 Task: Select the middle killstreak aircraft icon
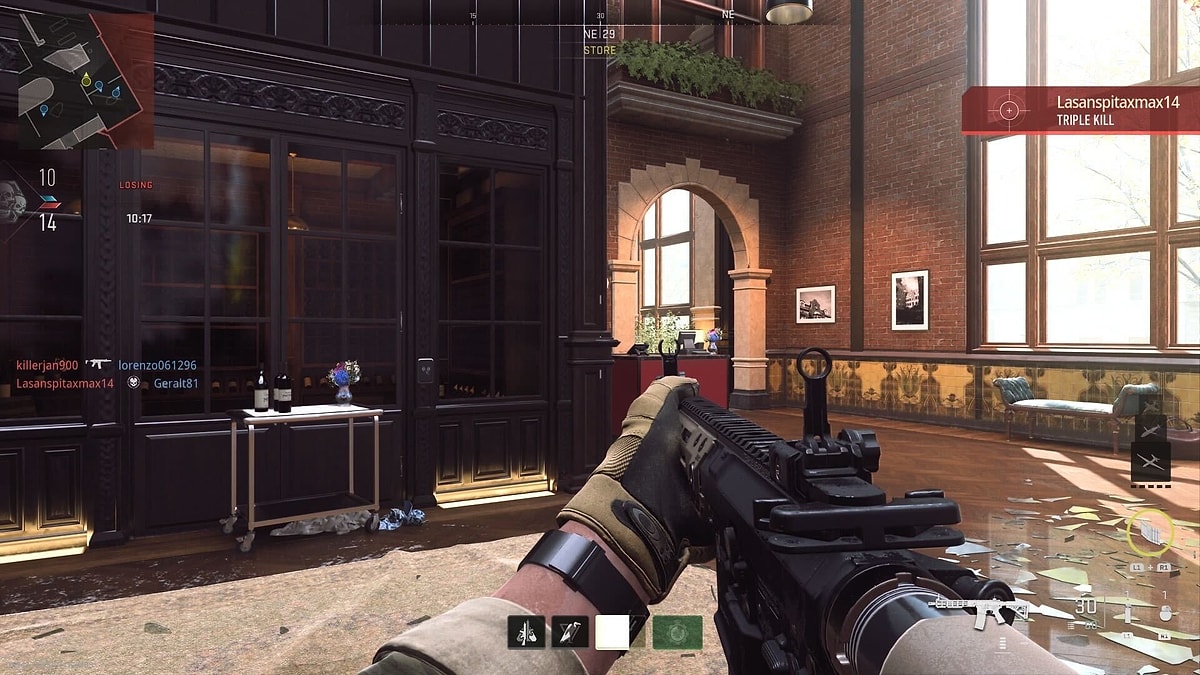click(1150, 429)
